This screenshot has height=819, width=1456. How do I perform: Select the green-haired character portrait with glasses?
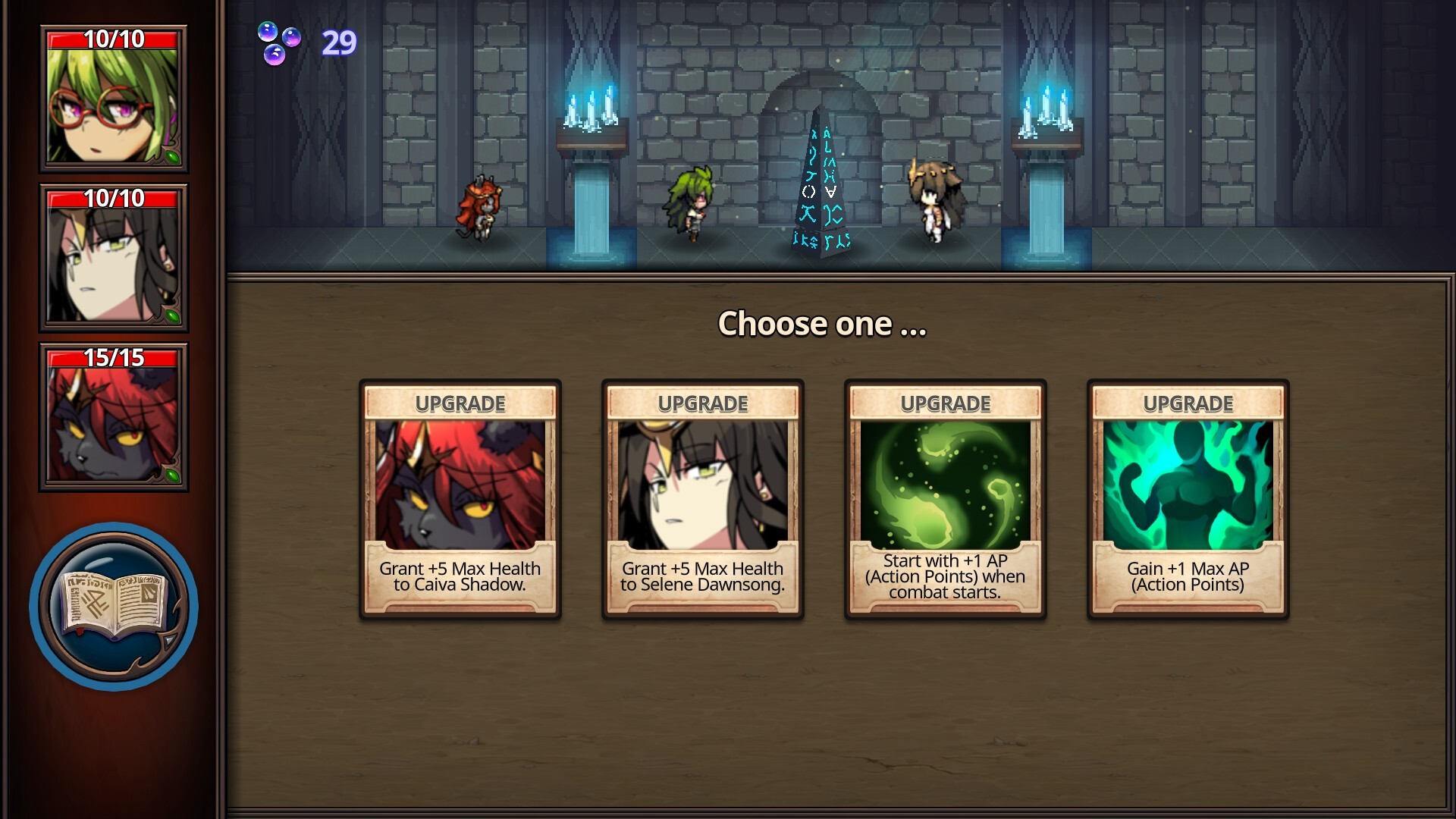[x=114, y=99]
